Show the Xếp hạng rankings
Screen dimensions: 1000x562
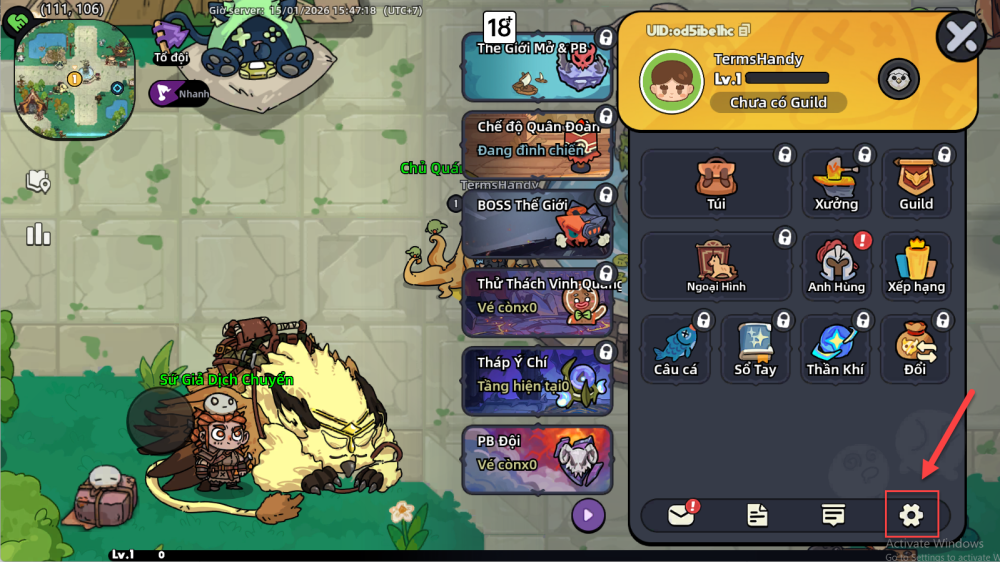click(915, 267)
